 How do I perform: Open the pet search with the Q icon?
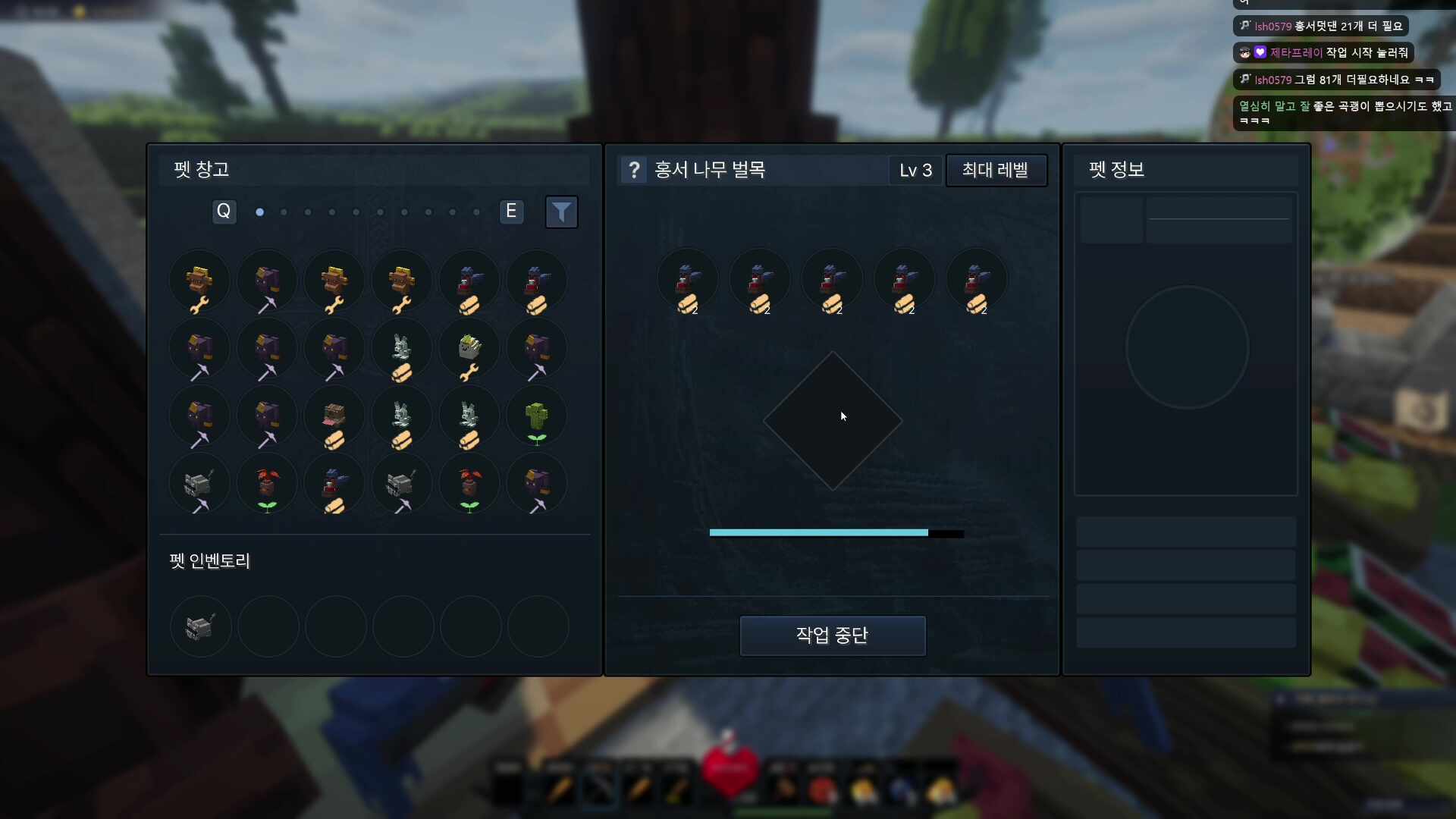pos(223,212)
